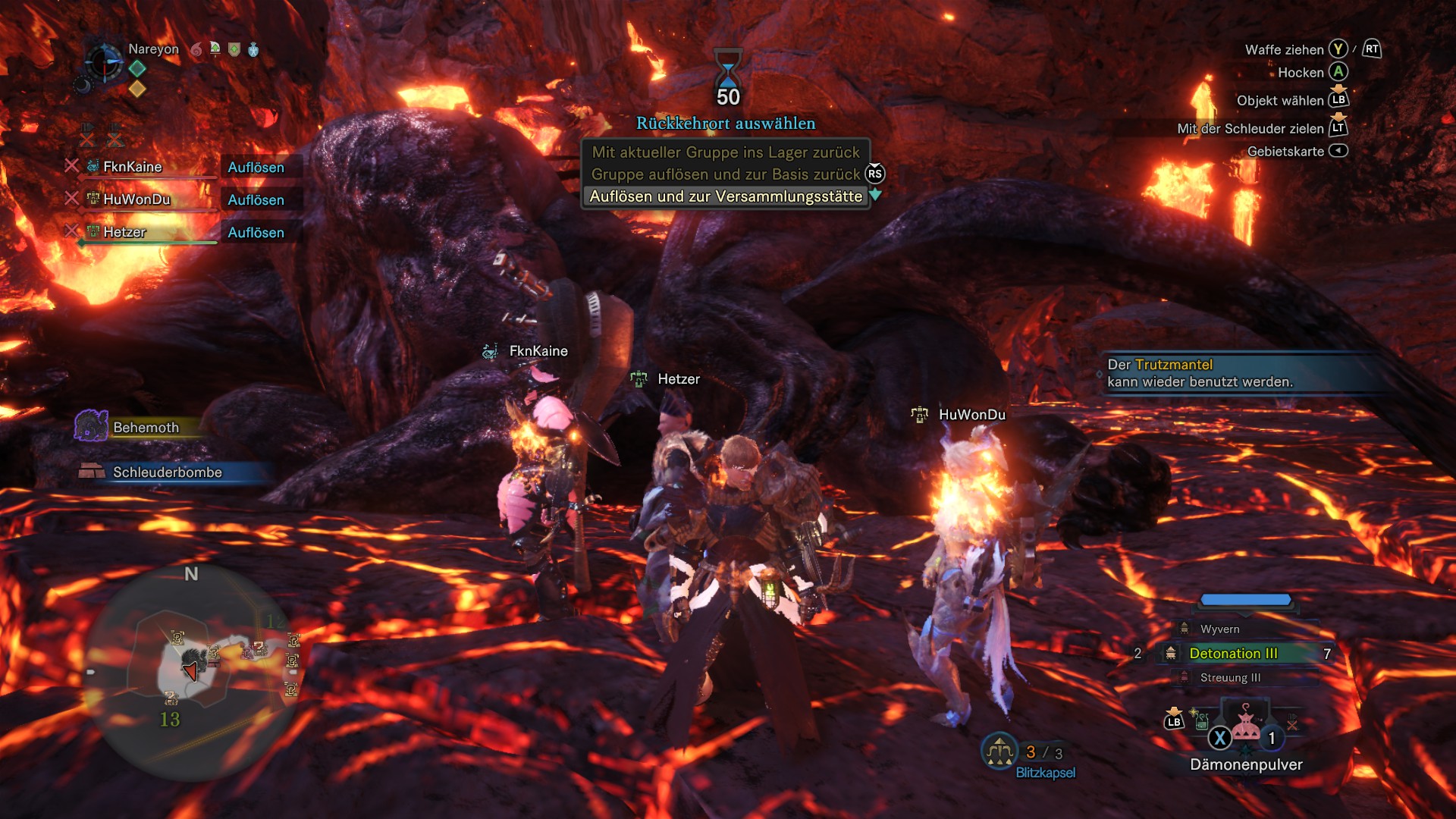The height and width of the screenshot is (819, 1456).
Task: Select the Schleuderbombe slinger ammo entry
Action: tap(167, 472)
